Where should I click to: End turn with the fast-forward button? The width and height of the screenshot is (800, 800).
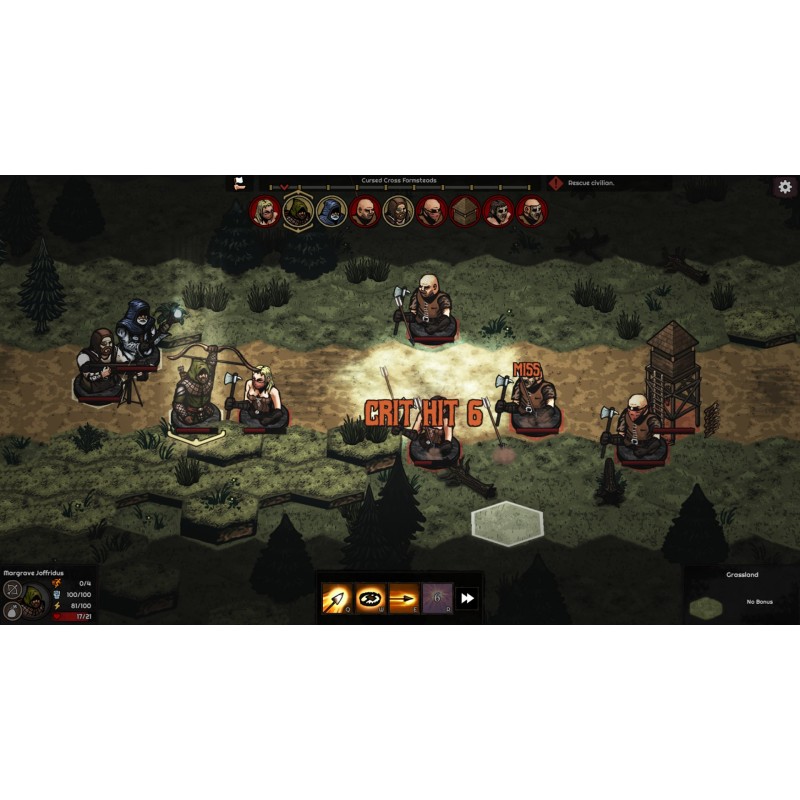click(x=467, y=599)
